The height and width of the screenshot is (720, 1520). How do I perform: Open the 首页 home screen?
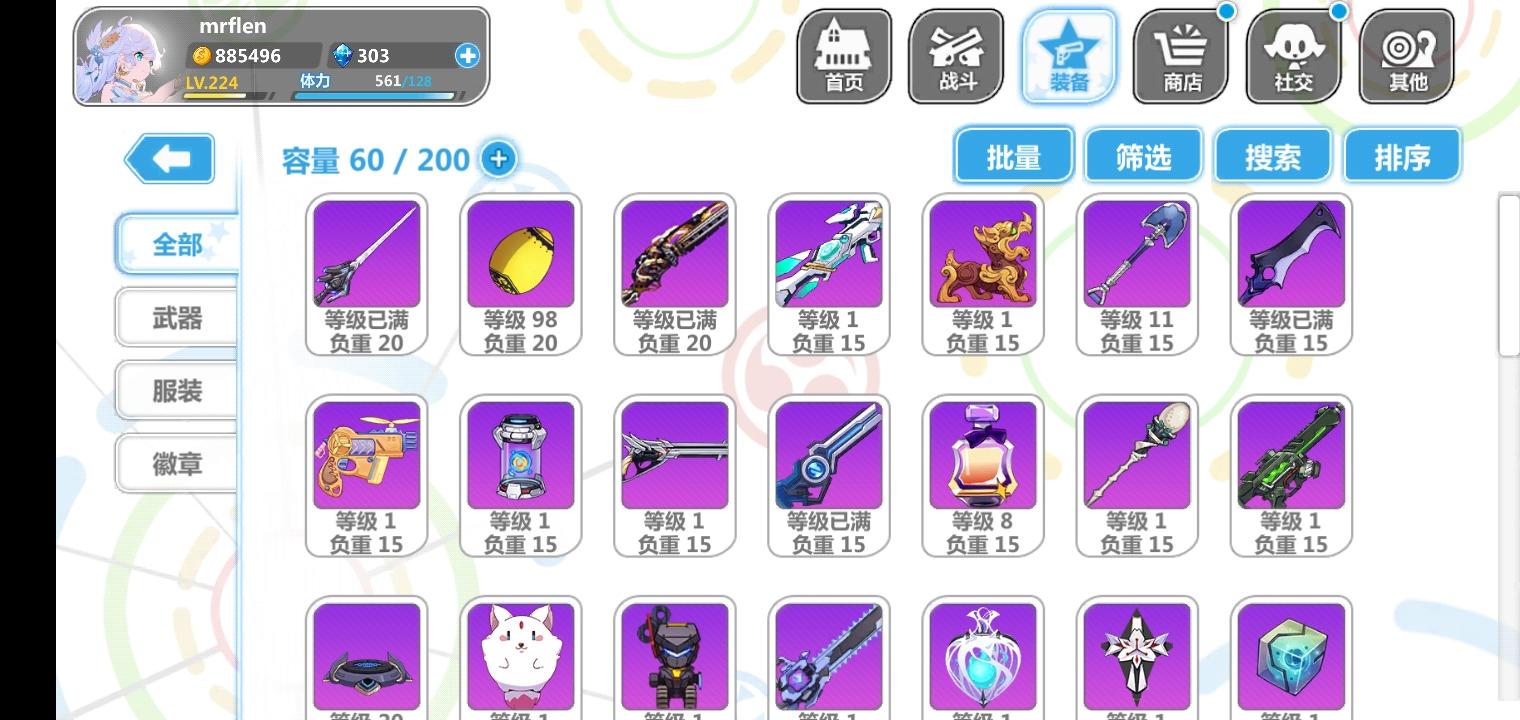(843, 55)
